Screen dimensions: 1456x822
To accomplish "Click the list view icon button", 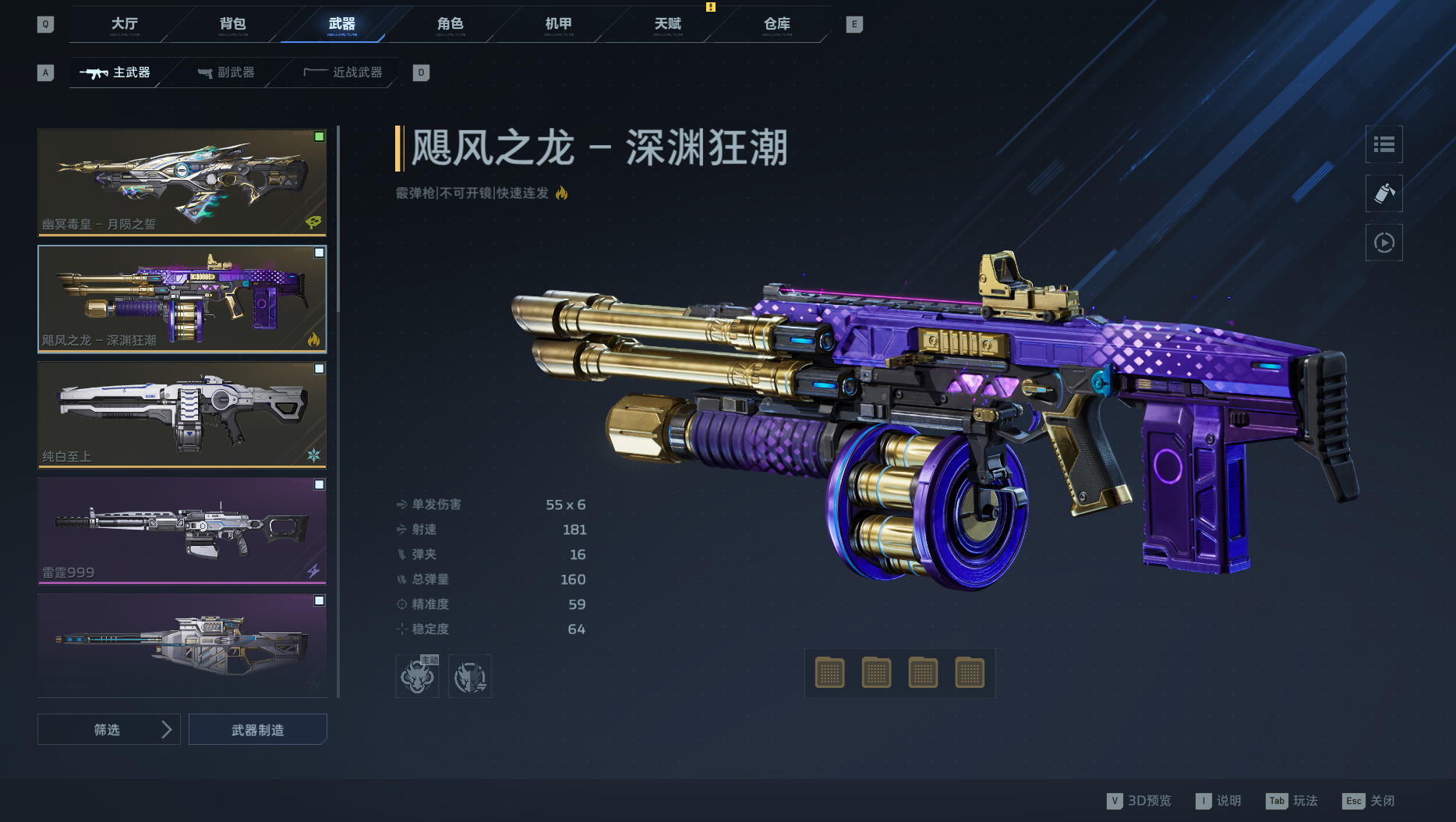I will pos(1384,144).
